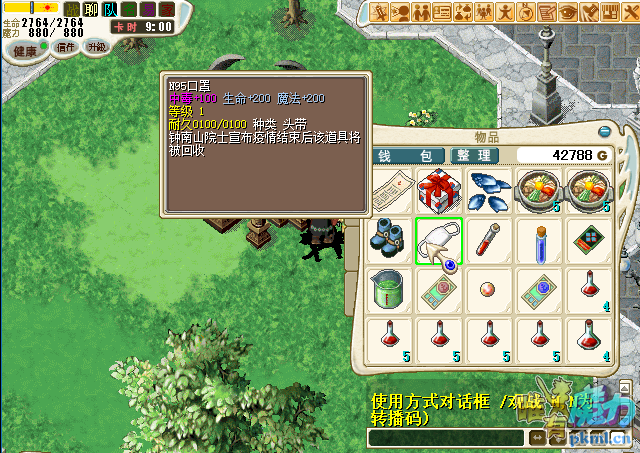Pick the green liquid beaker item
The image size is (640, 453).
[x=390, y=290]
